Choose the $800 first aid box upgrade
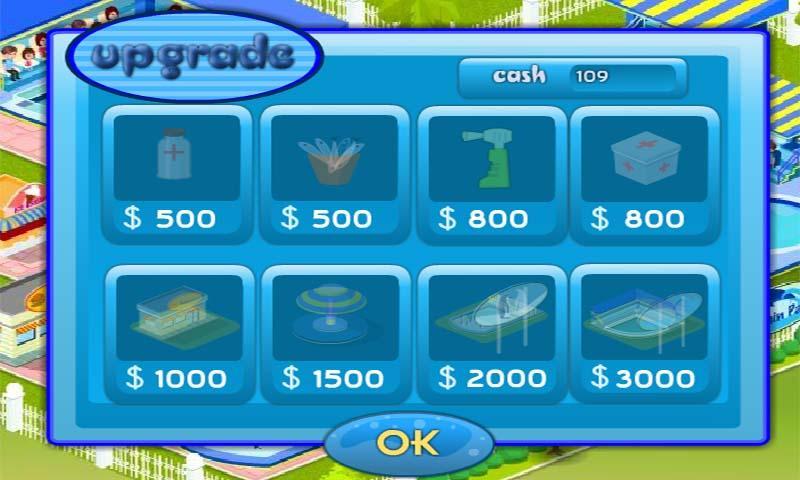Screen dimensions: 800x480 [x=645, y=174]
